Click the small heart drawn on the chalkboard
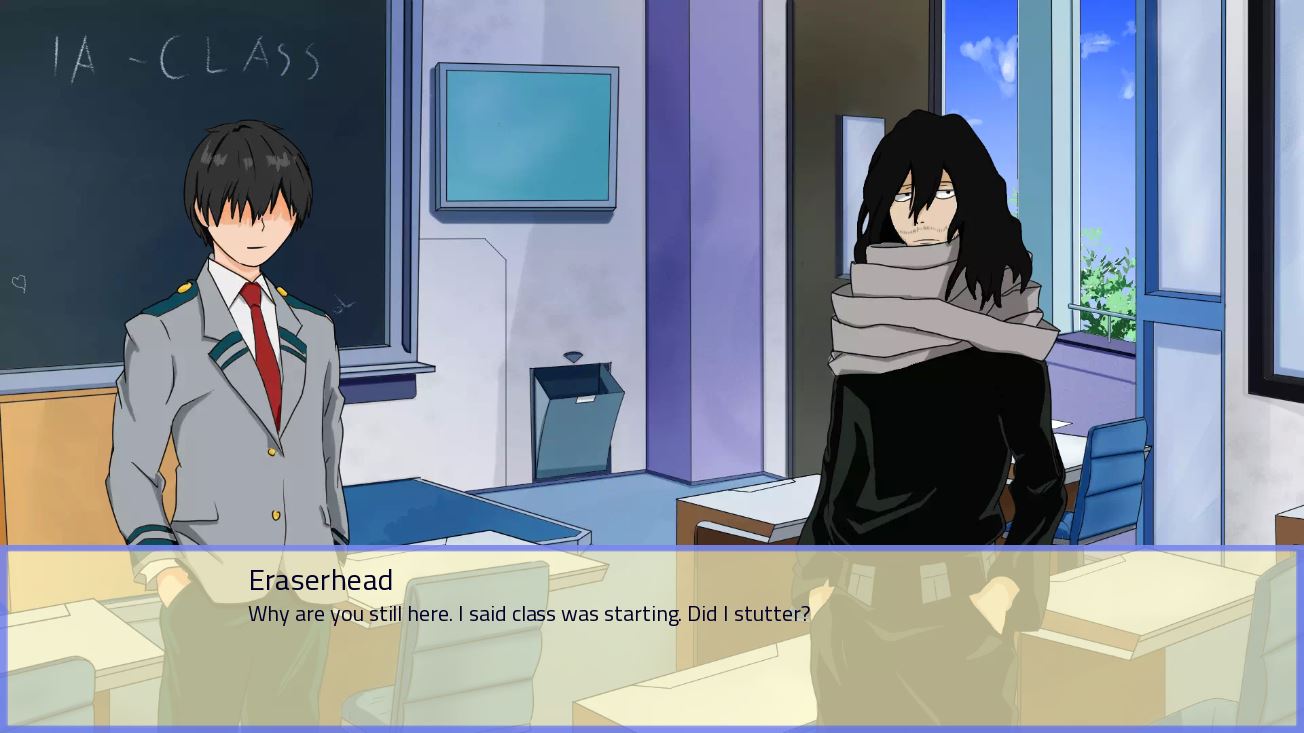 (17, 285)
